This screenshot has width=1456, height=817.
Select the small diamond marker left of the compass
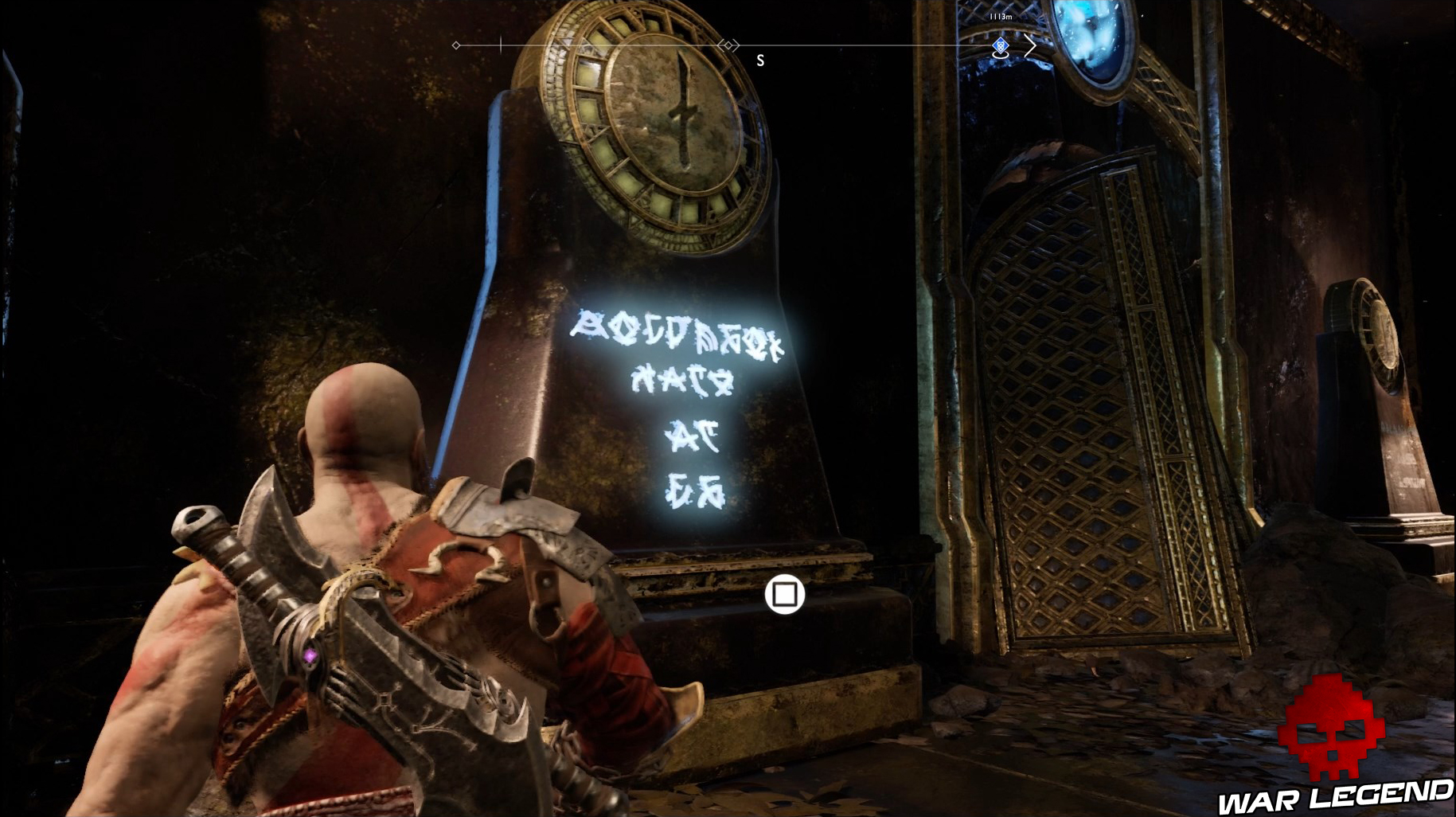coord(455,45)
